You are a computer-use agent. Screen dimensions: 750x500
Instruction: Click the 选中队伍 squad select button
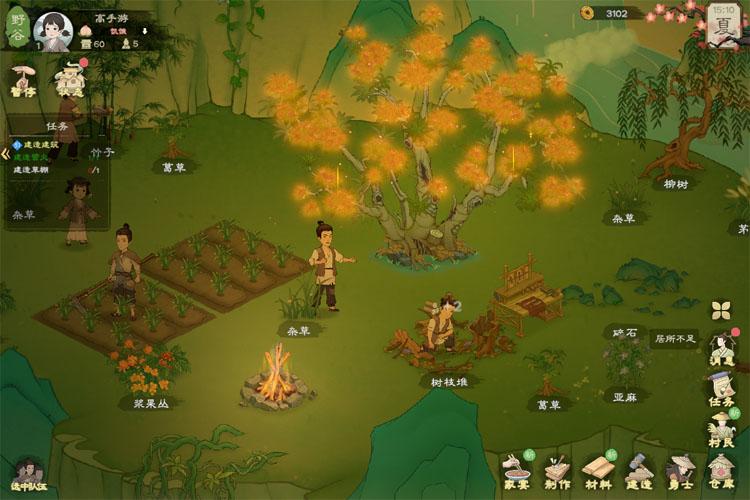(28, 474)
